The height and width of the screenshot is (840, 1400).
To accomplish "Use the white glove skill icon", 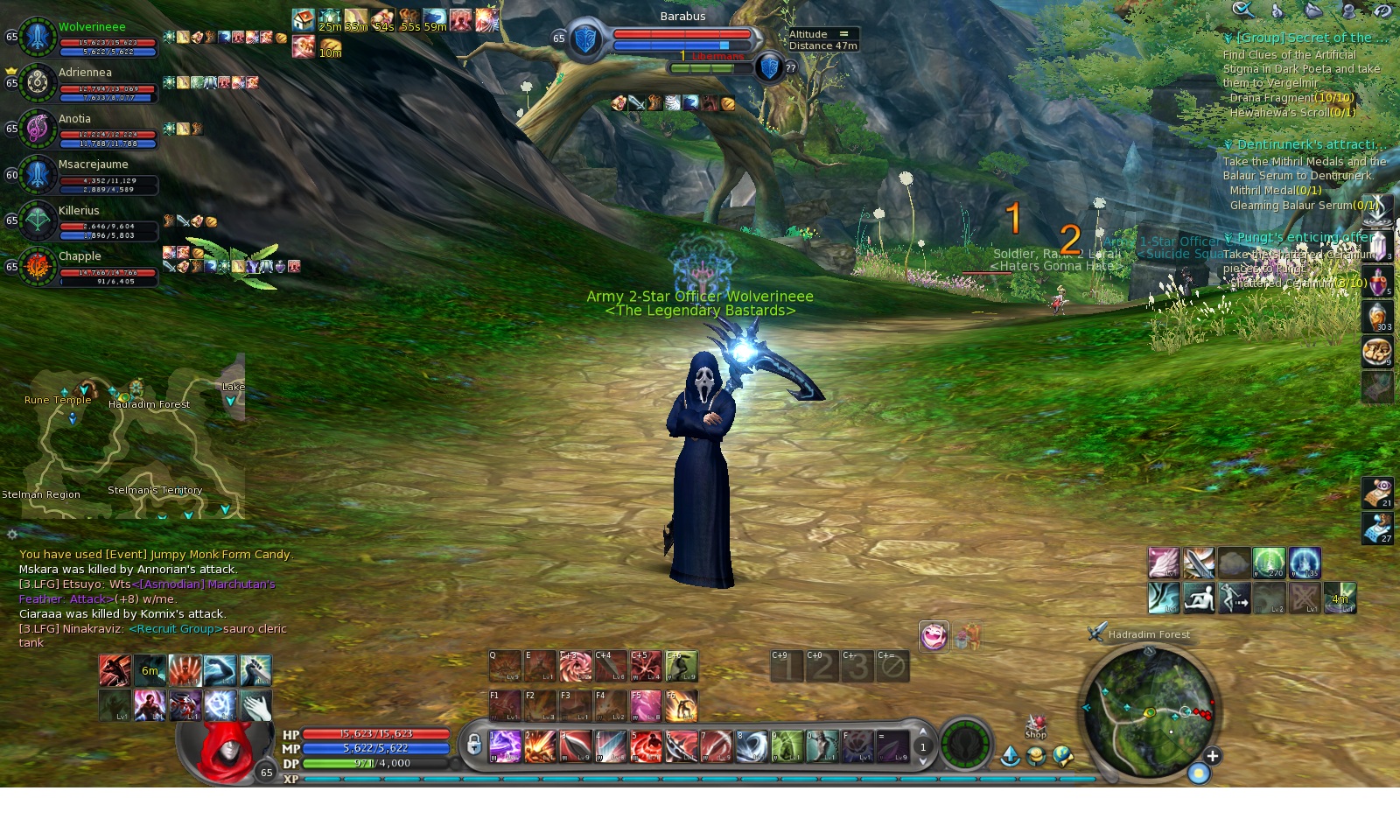I will coord(255,705).
